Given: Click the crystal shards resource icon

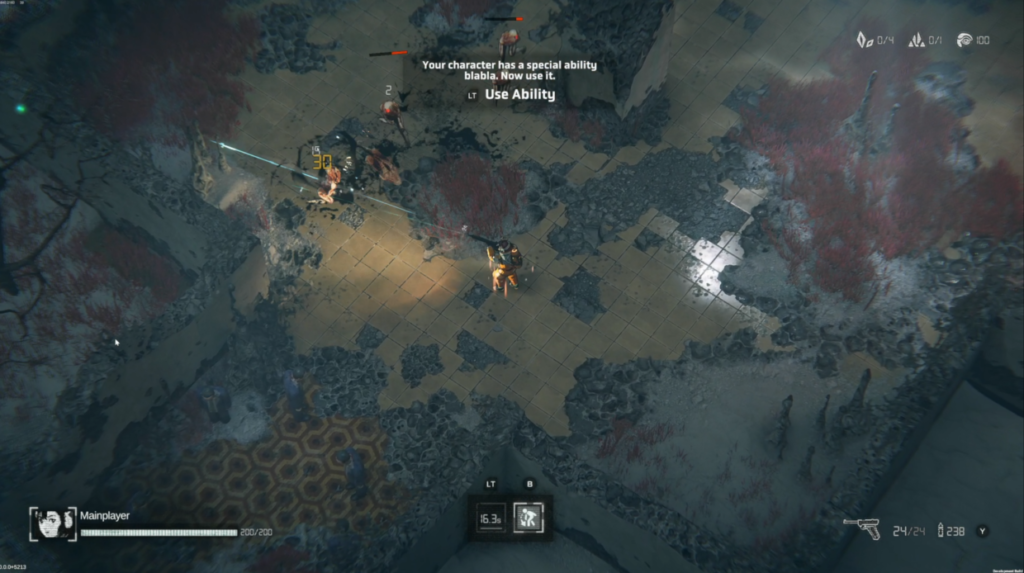Looking at the screenshot, I should (864, 40).
